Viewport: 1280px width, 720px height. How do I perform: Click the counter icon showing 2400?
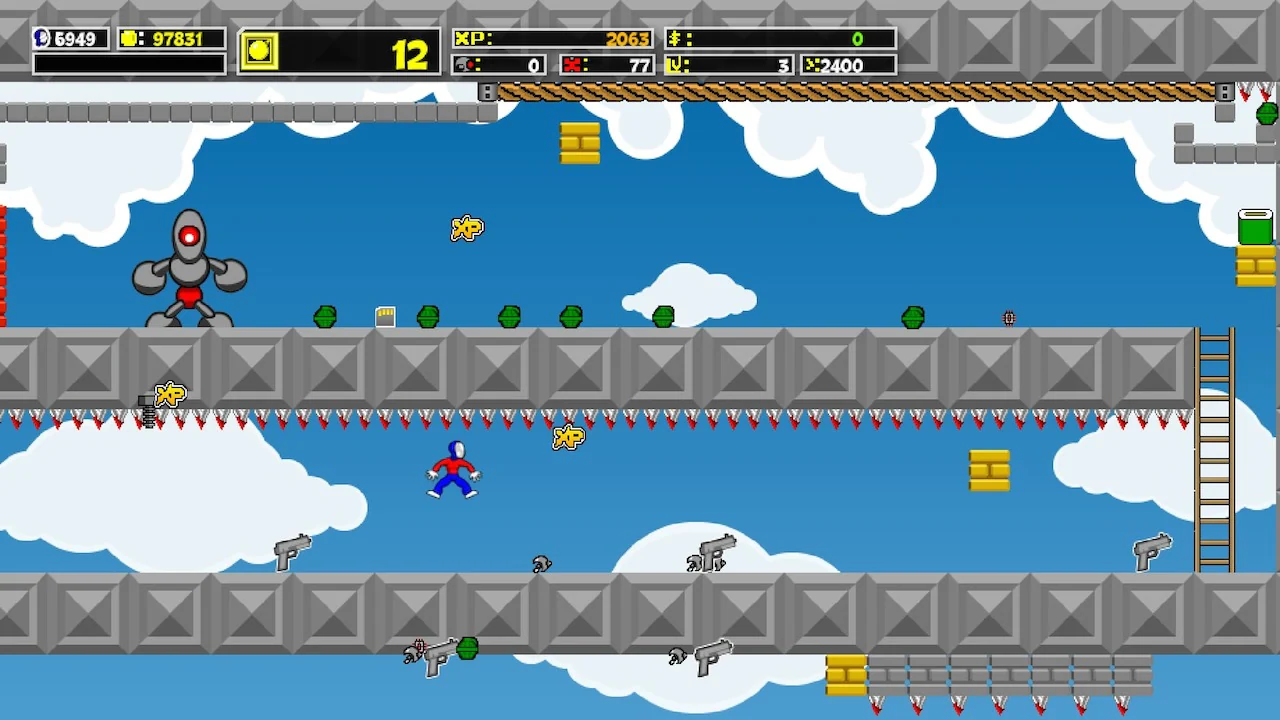pos(813,65)
